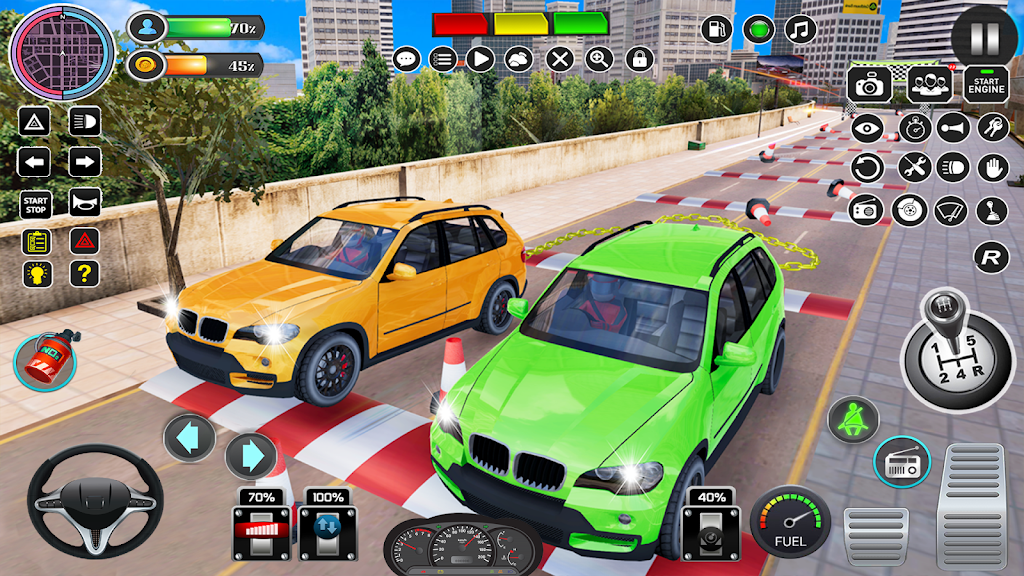Click the magnifier zoom icon

coord(600,59)
